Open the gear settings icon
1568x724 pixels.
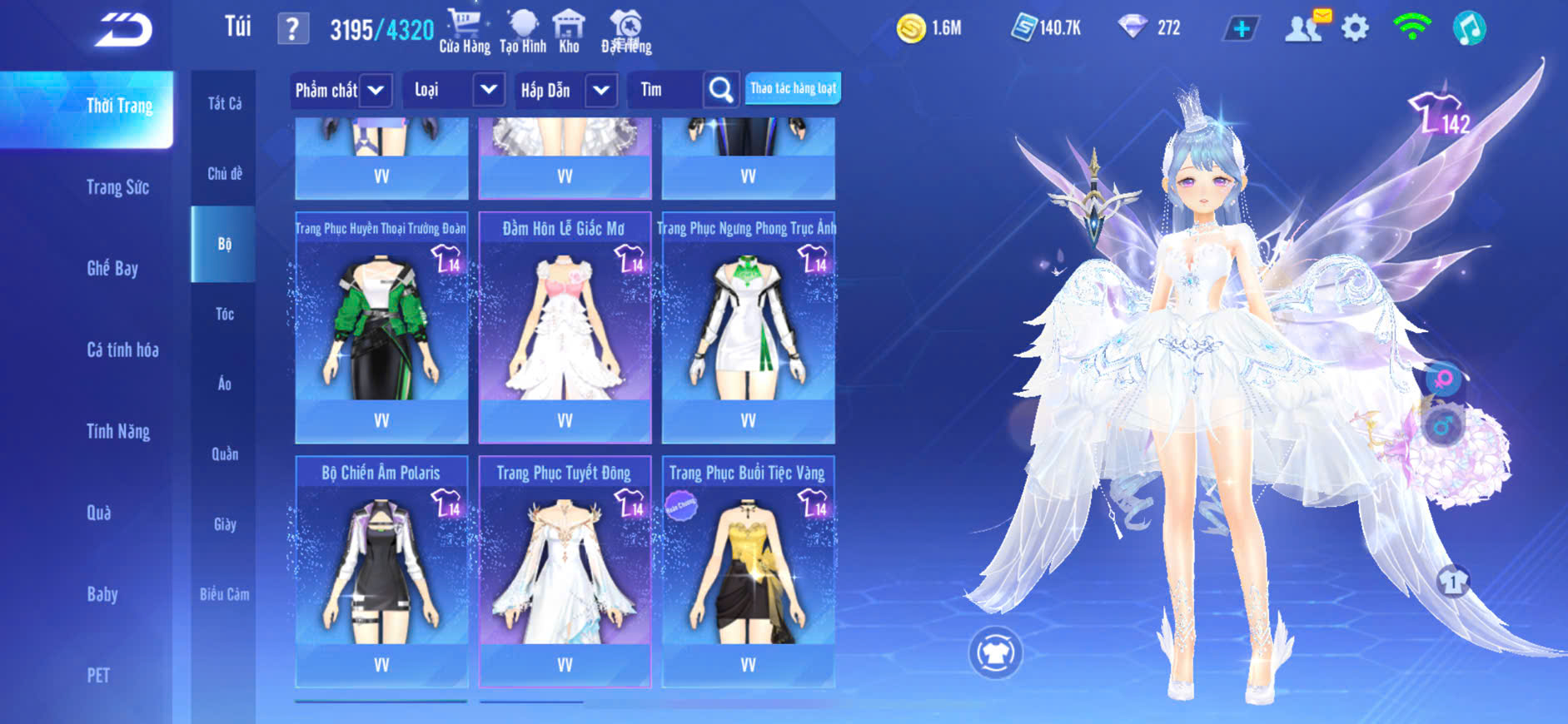(x=1355, y=28)
